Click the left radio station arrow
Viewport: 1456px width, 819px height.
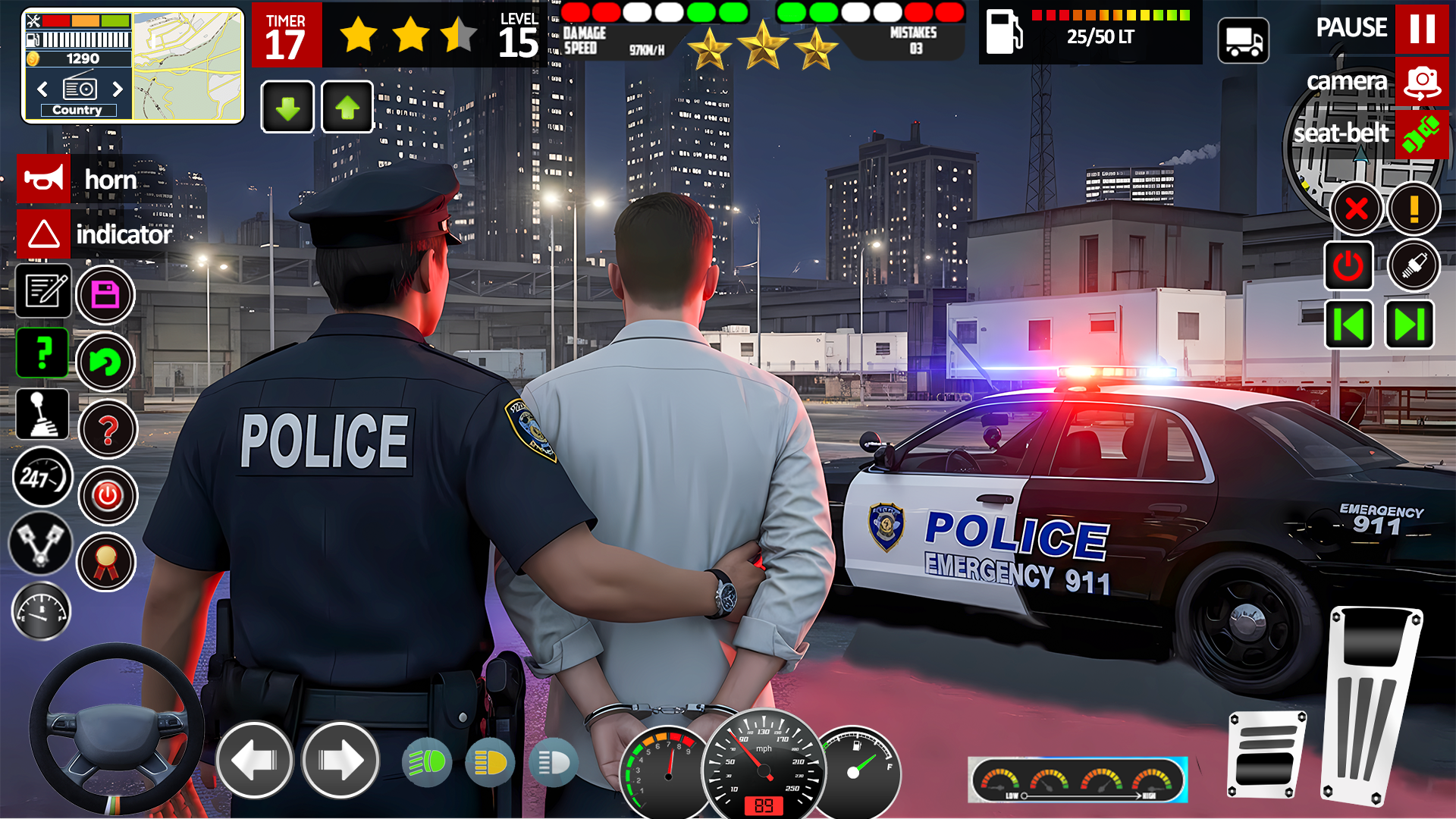coord(41,89)
